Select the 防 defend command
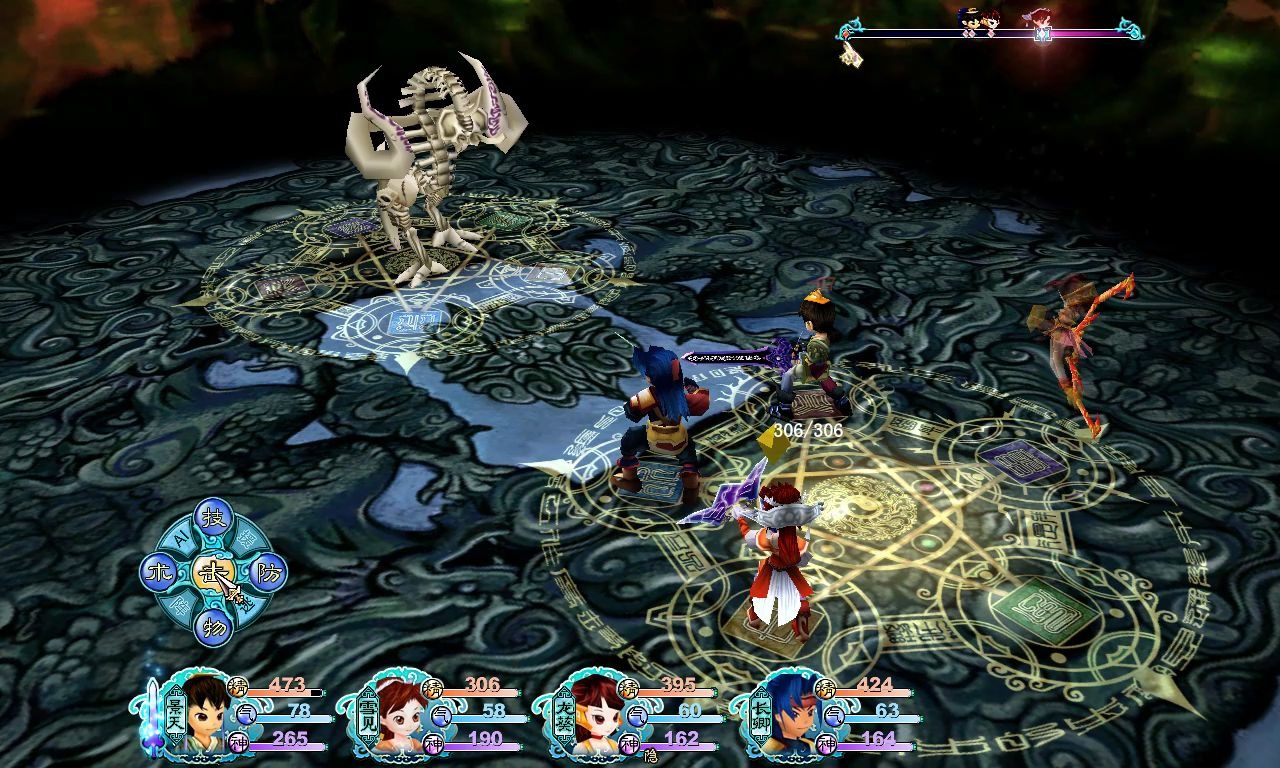The width and height of the screenshot is (1280, 768). (x=268, y=573)
